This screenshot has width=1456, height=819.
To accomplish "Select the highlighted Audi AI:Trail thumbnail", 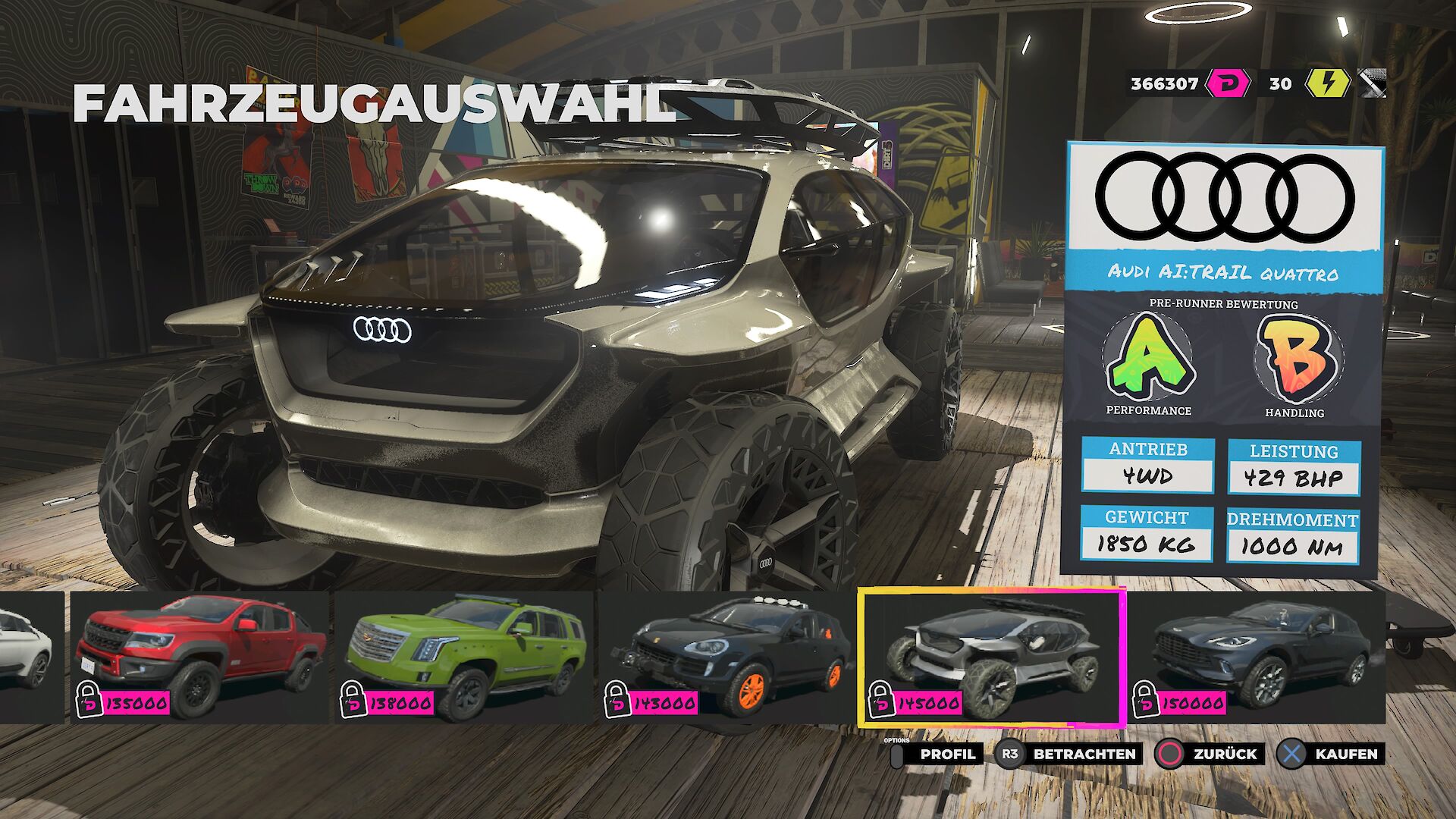I will click(992, 657).
